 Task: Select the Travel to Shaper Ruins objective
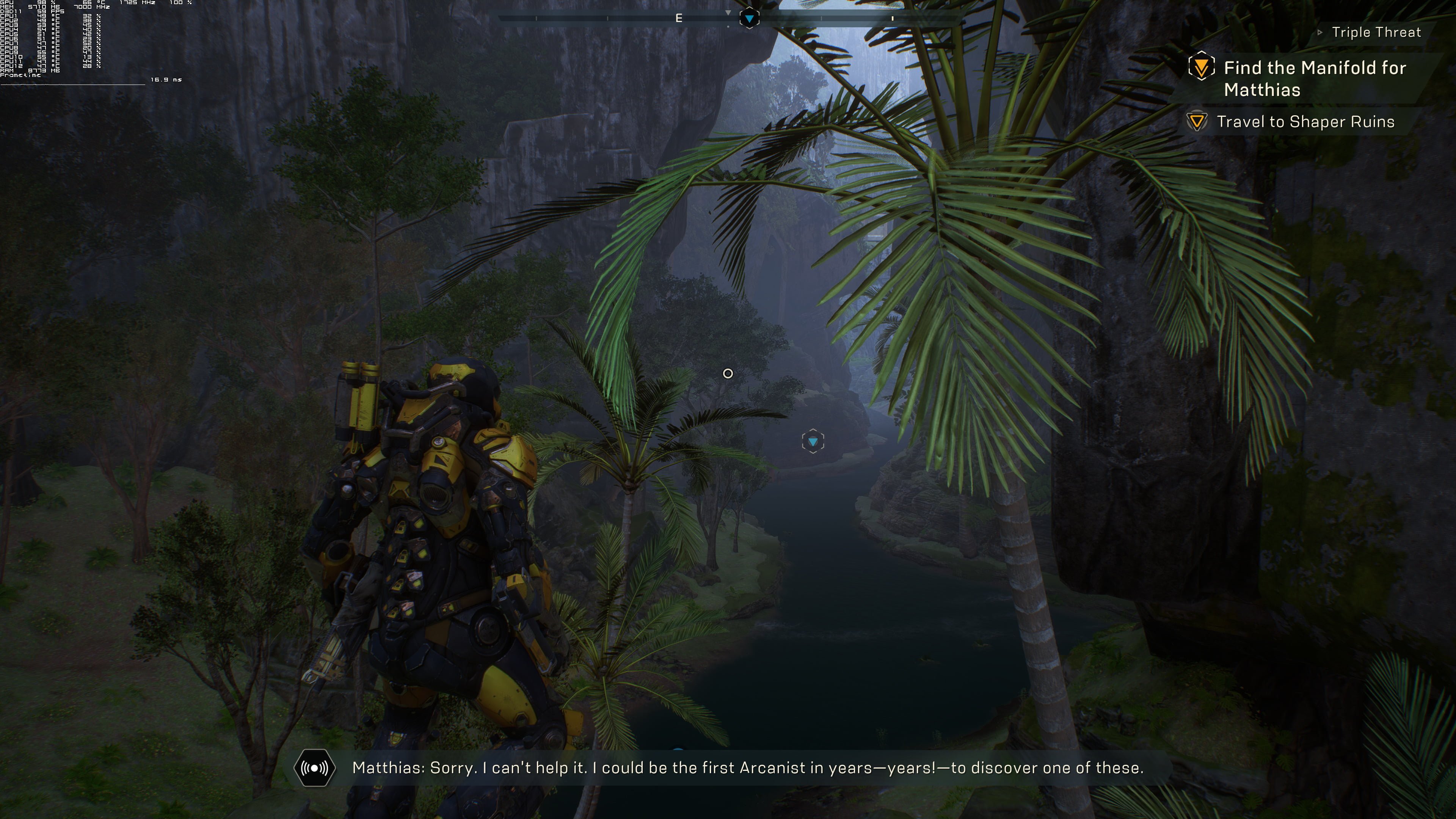click(1305, 121)
